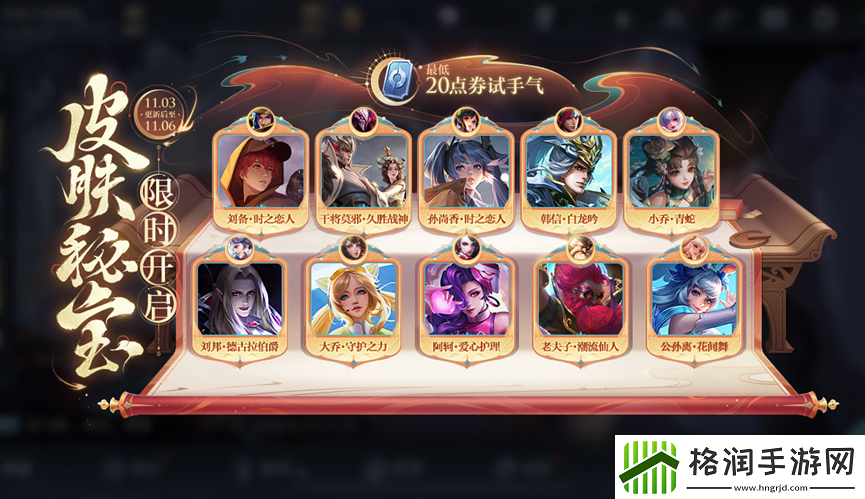The height and width of the screenshot is (499, 865).
Task: Choose the 干将莫邪·久胜战神 skin card
Action: [361, 170]
